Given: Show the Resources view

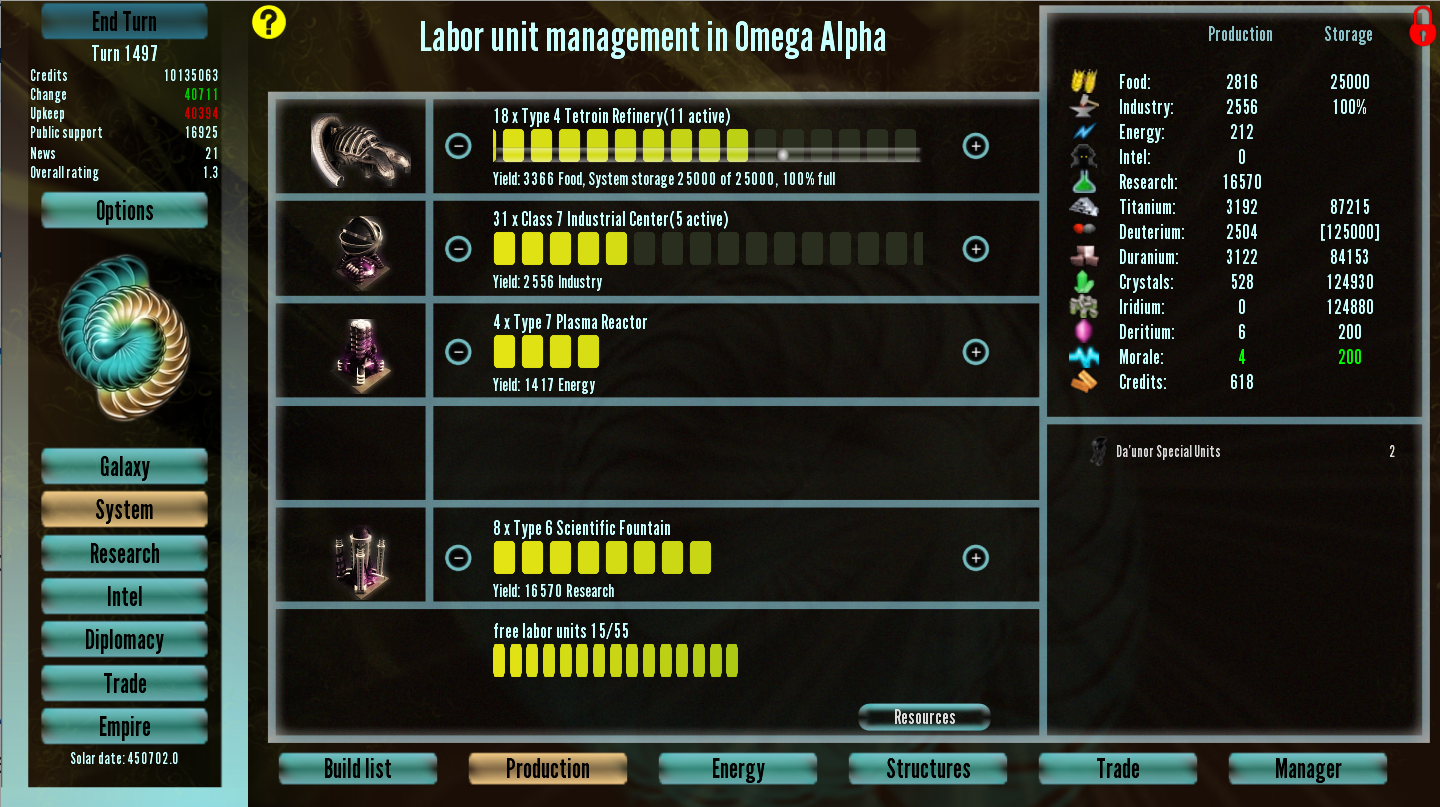Looking at the screenshot, I should [x=924, y=717].
